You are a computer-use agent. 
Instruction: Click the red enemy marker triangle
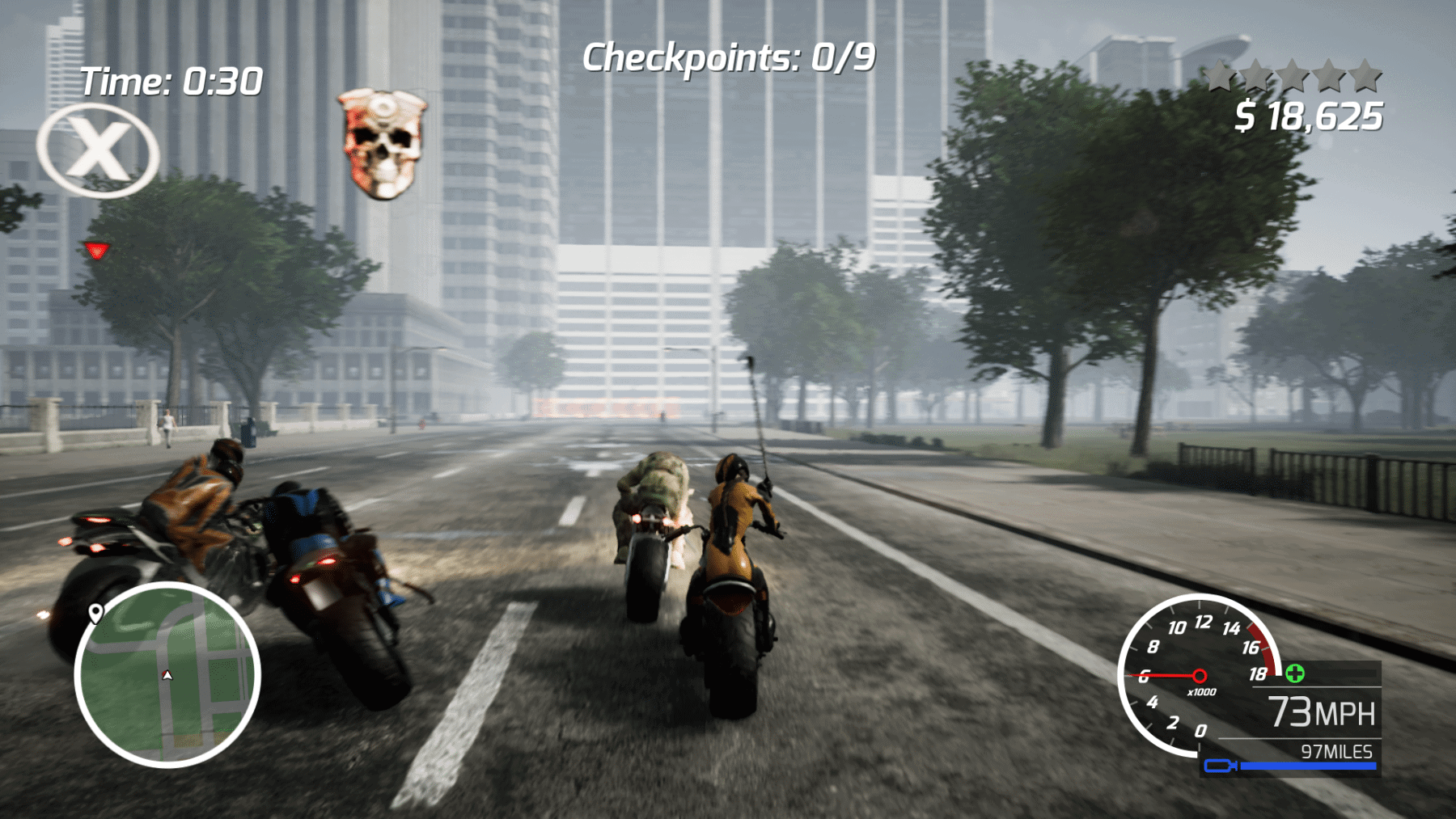click(97, 251)
